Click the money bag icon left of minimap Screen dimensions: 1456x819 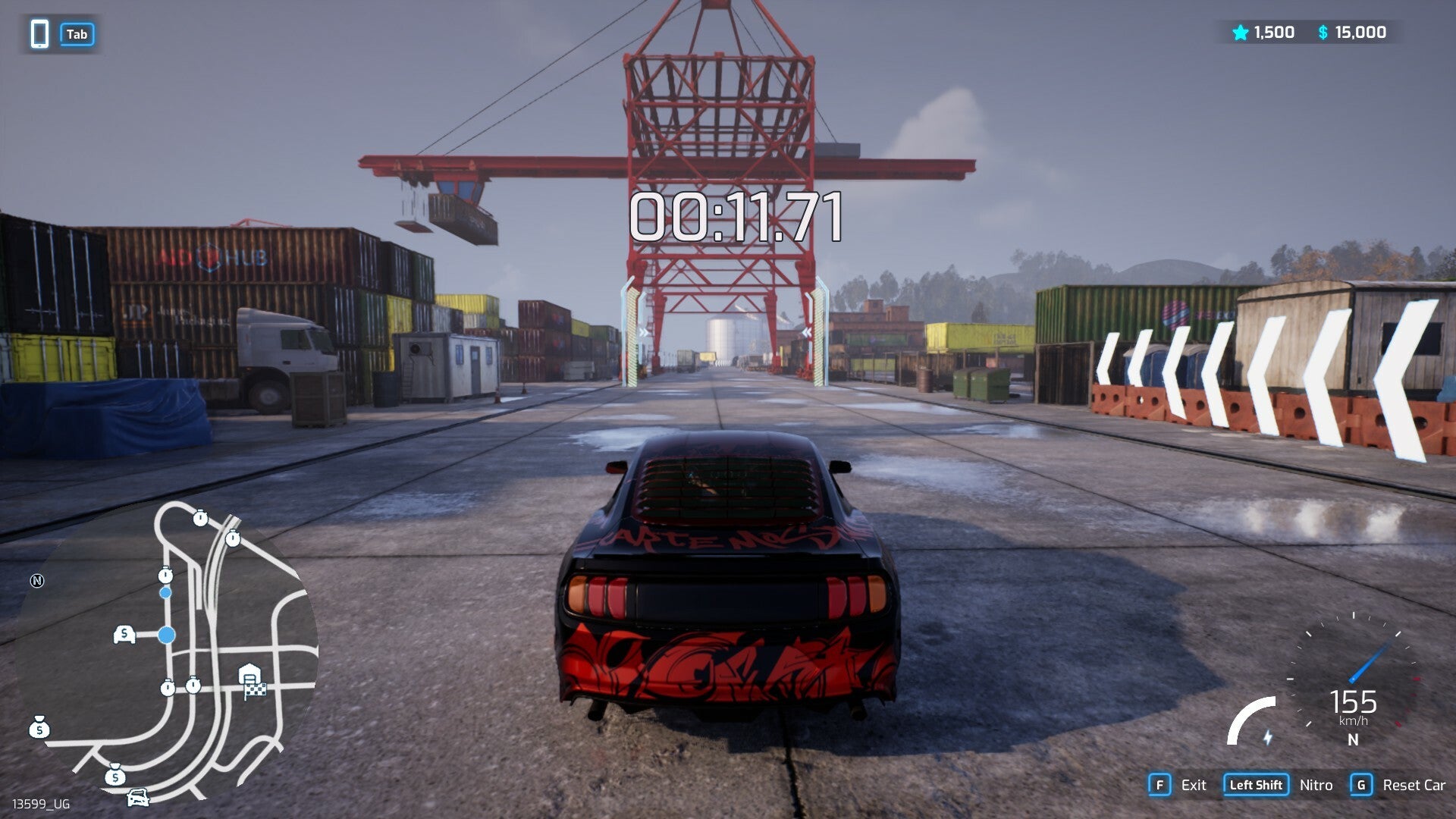[x=39, y=728]
